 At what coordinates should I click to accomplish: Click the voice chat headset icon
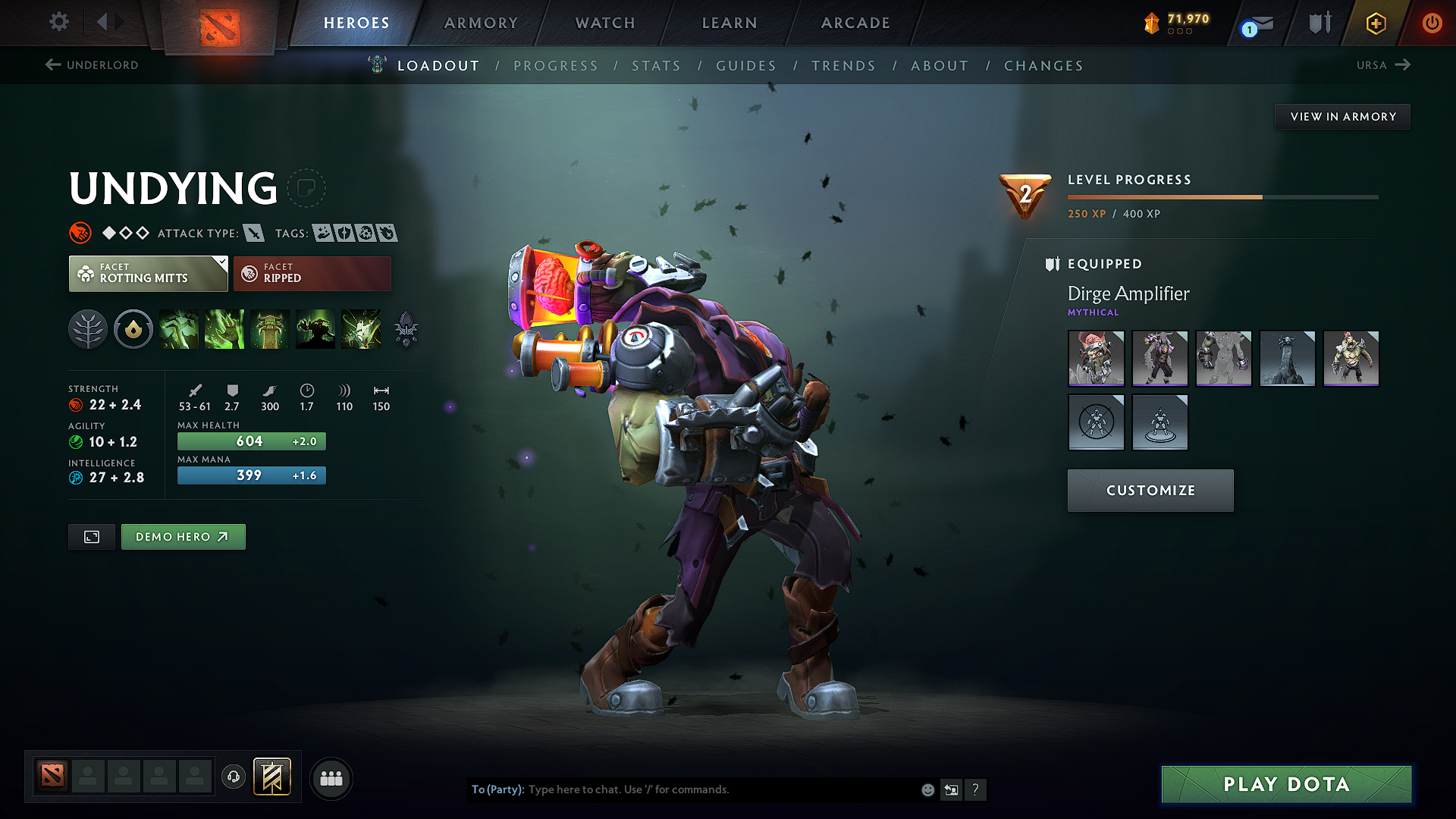(233, 777)
